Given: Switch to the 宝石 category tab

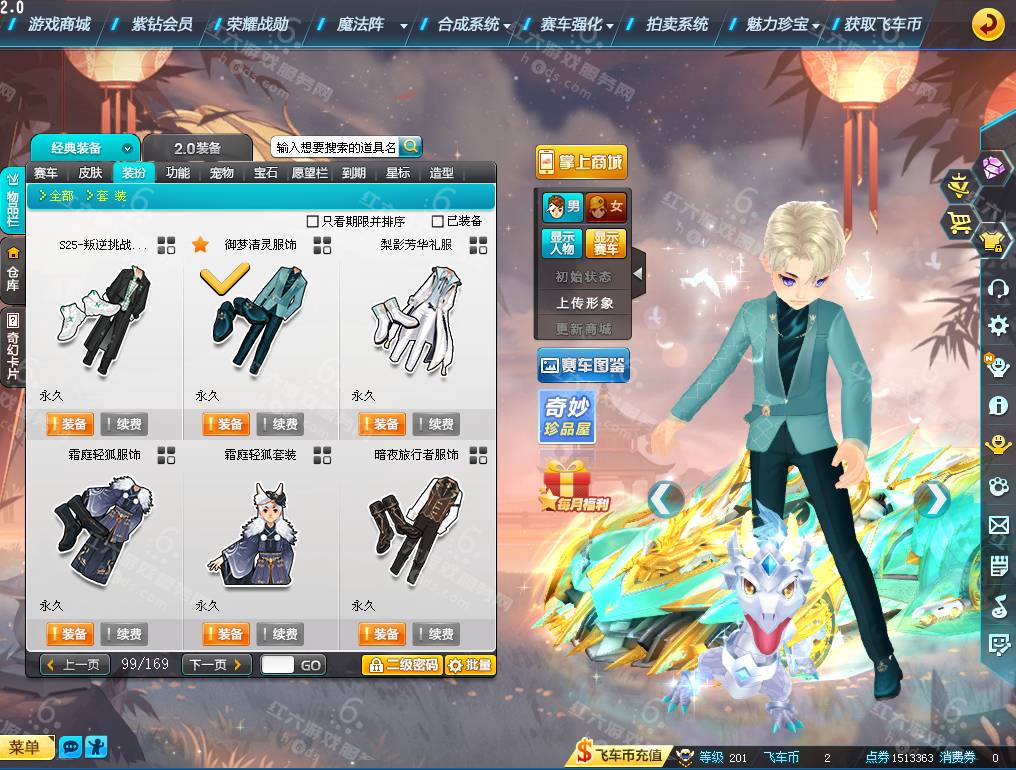Looking at the screenshot, I should click(265, 173).
